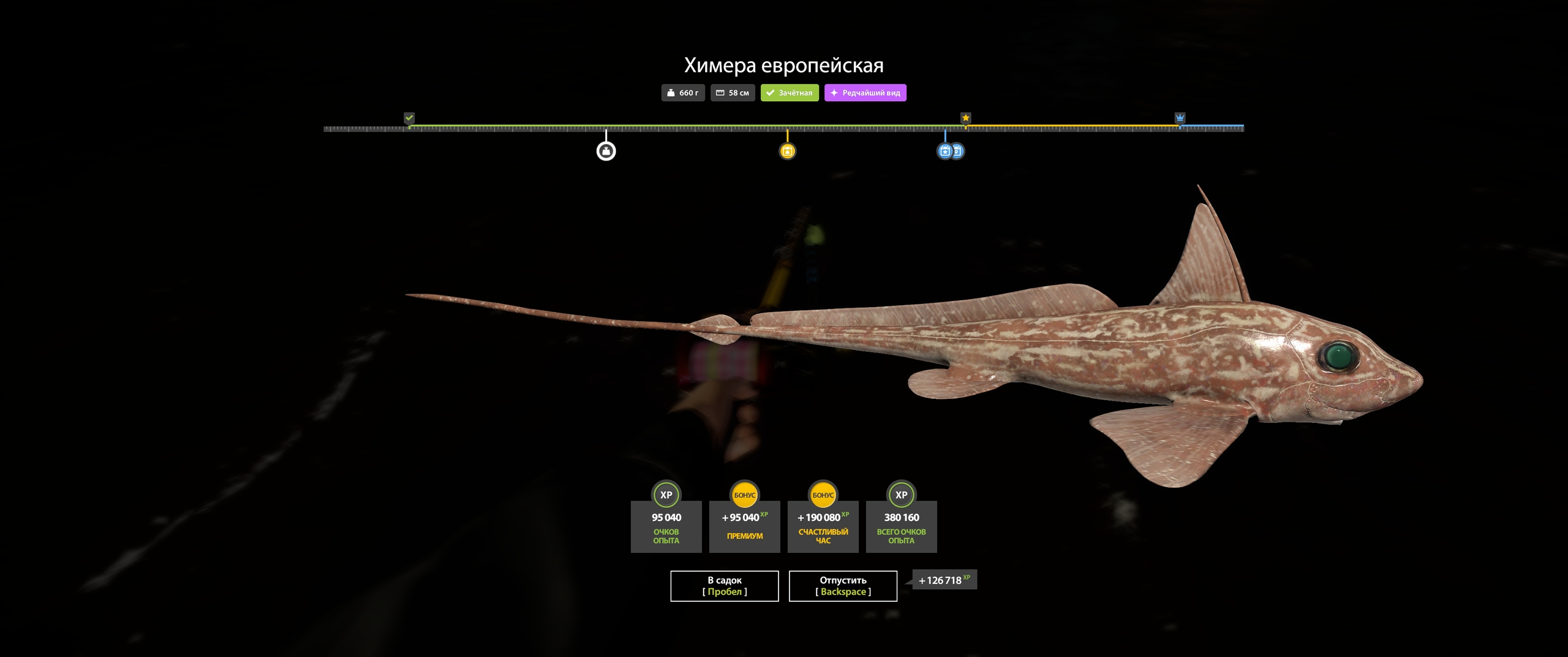Click the purple Редчайший вид badge
The height and width of the screenshot is (657, 1568).
[865, 93]
